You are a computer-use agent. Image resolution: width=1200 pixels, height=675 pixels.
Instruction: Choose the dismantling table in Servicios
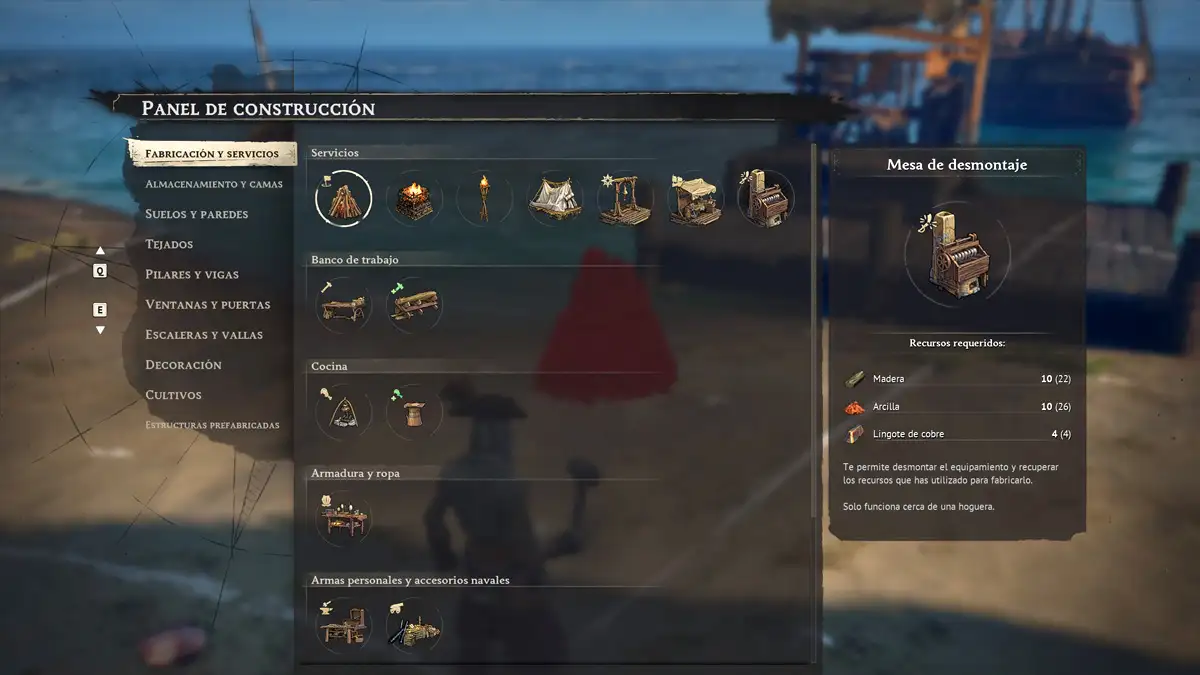click(766, 198)
